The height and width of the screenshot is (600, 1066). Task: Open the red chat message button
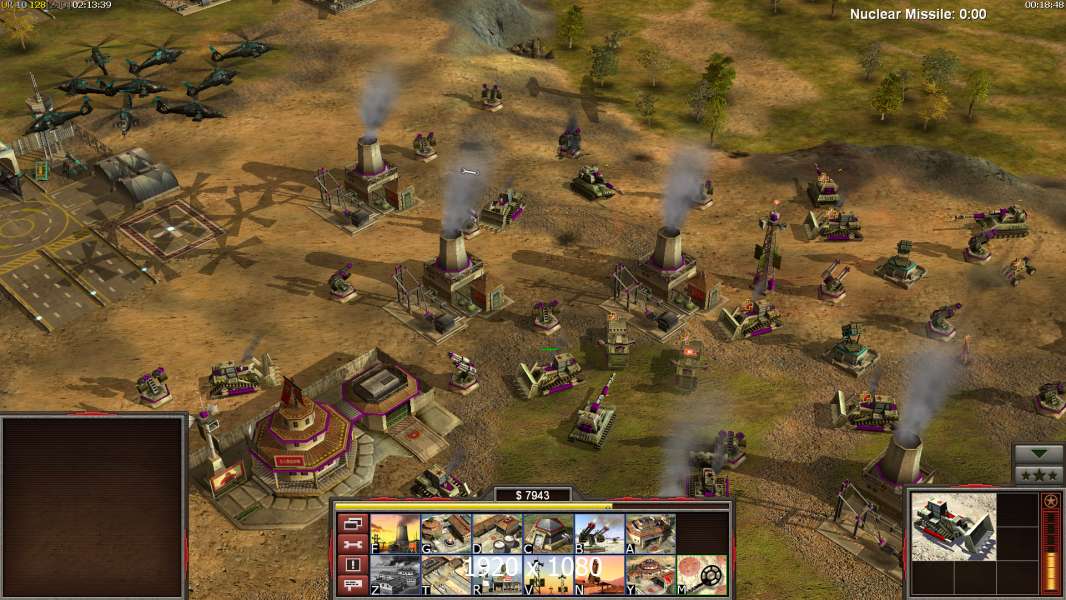tap(351, 586)
